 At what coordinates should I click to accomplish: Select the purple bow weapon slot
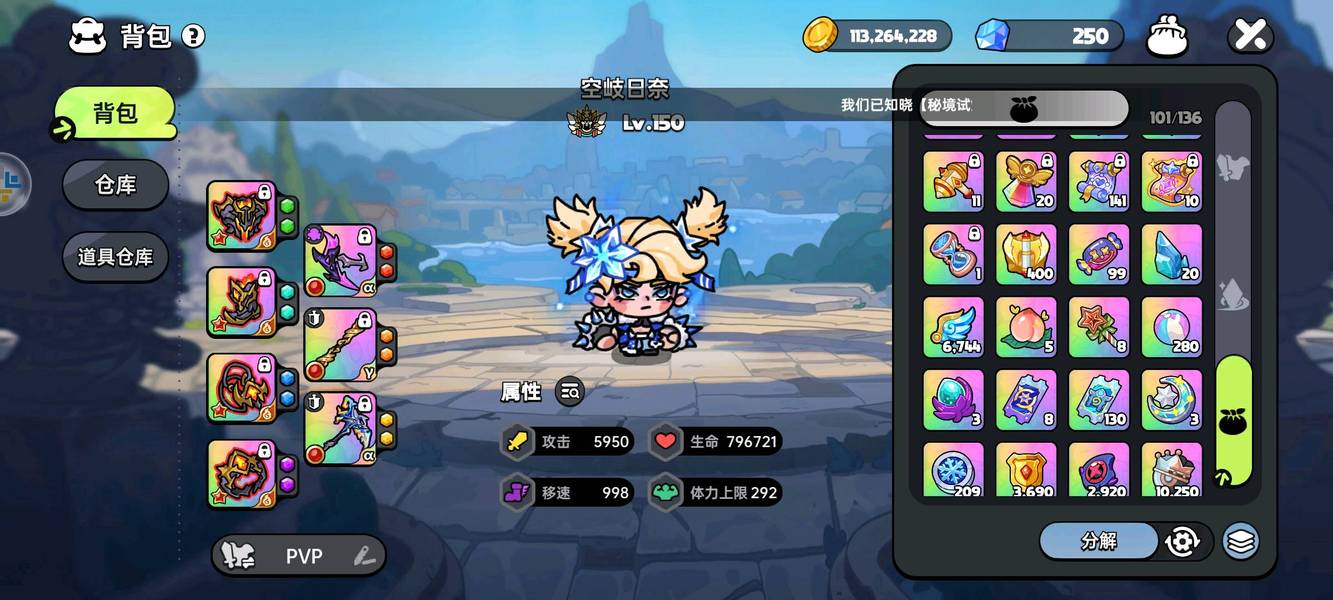pos(341,261)
